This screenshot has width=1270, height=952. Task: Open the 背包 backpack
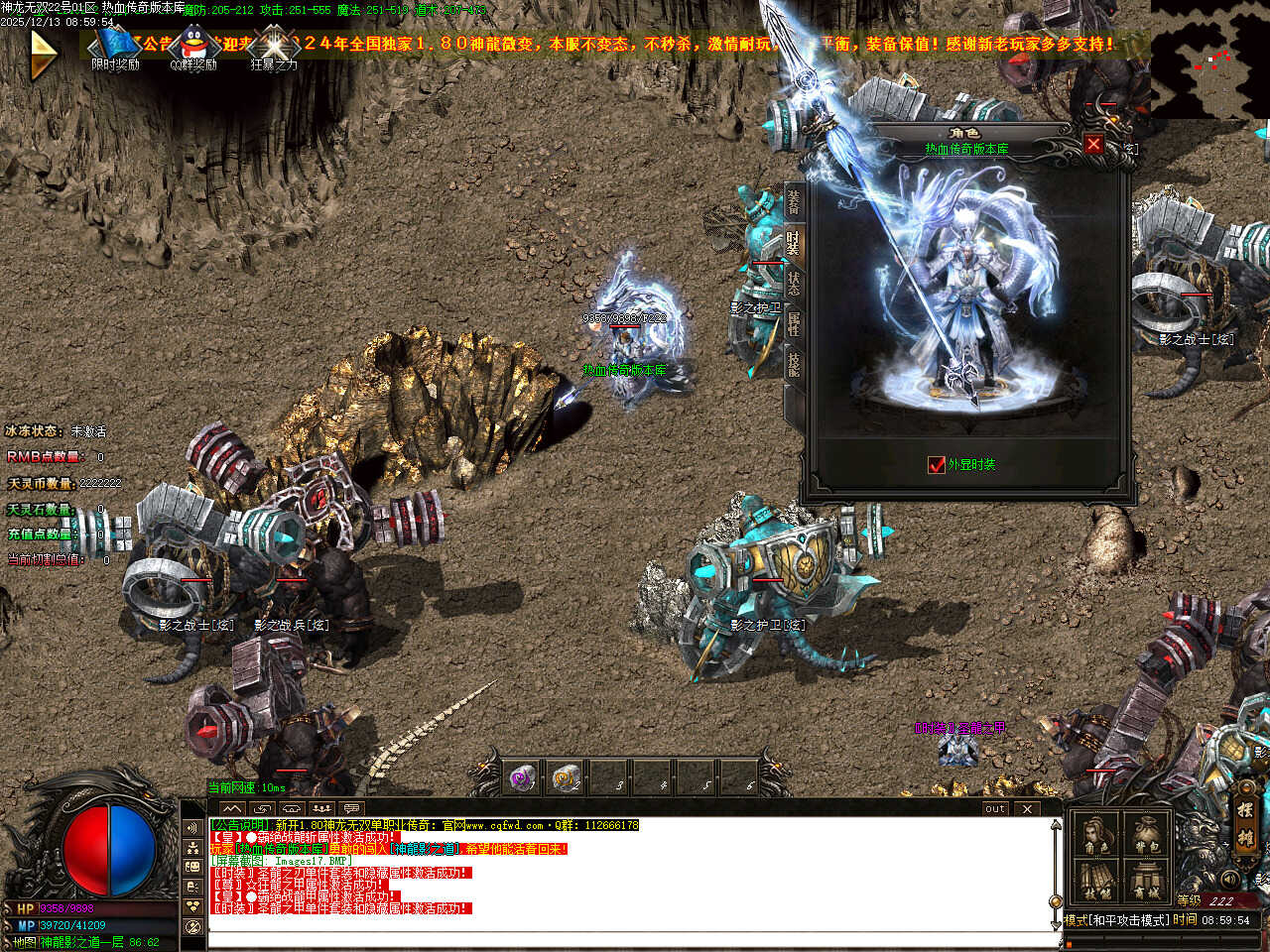pyautogui.click(x=1146, y=834)
